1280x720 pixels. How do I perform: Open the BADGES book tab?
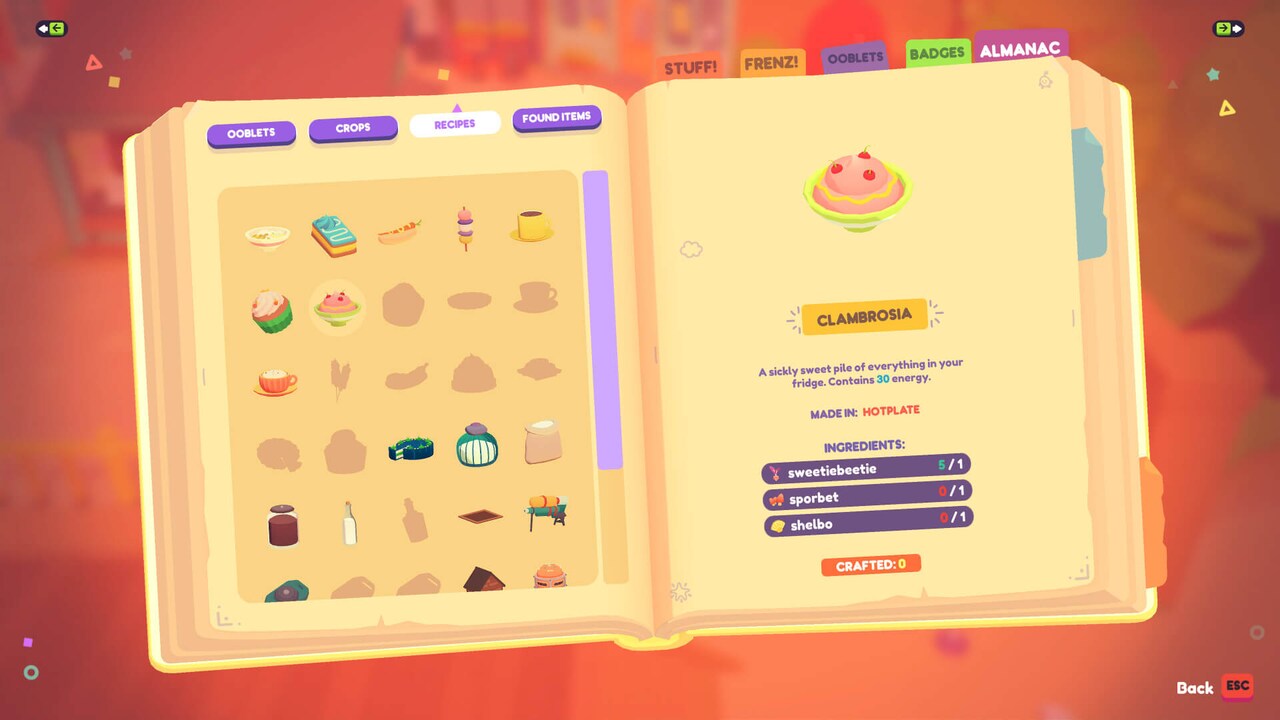[936, 53]
